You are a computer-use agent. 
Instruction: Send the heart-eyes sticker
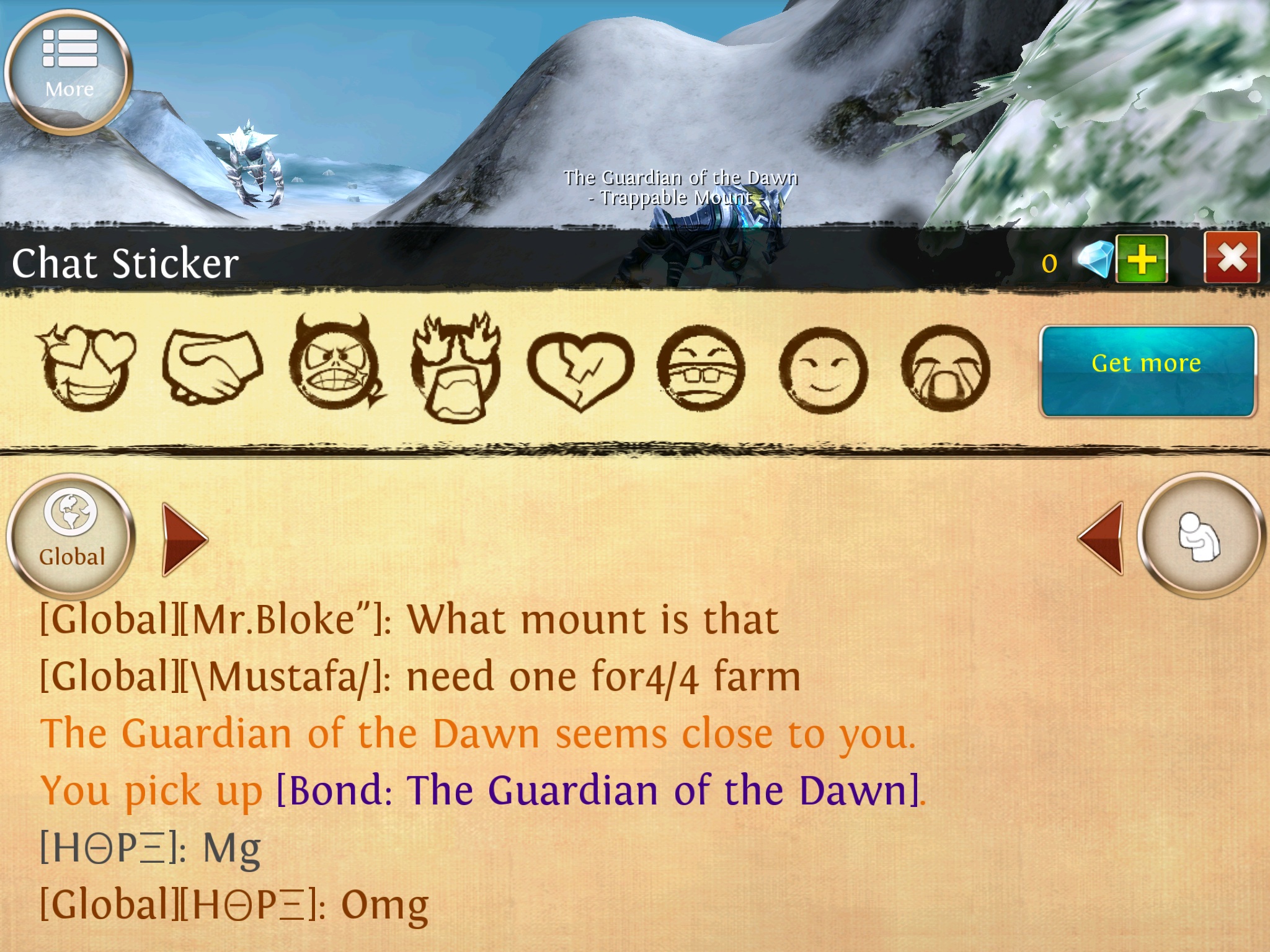pos(87,367)
